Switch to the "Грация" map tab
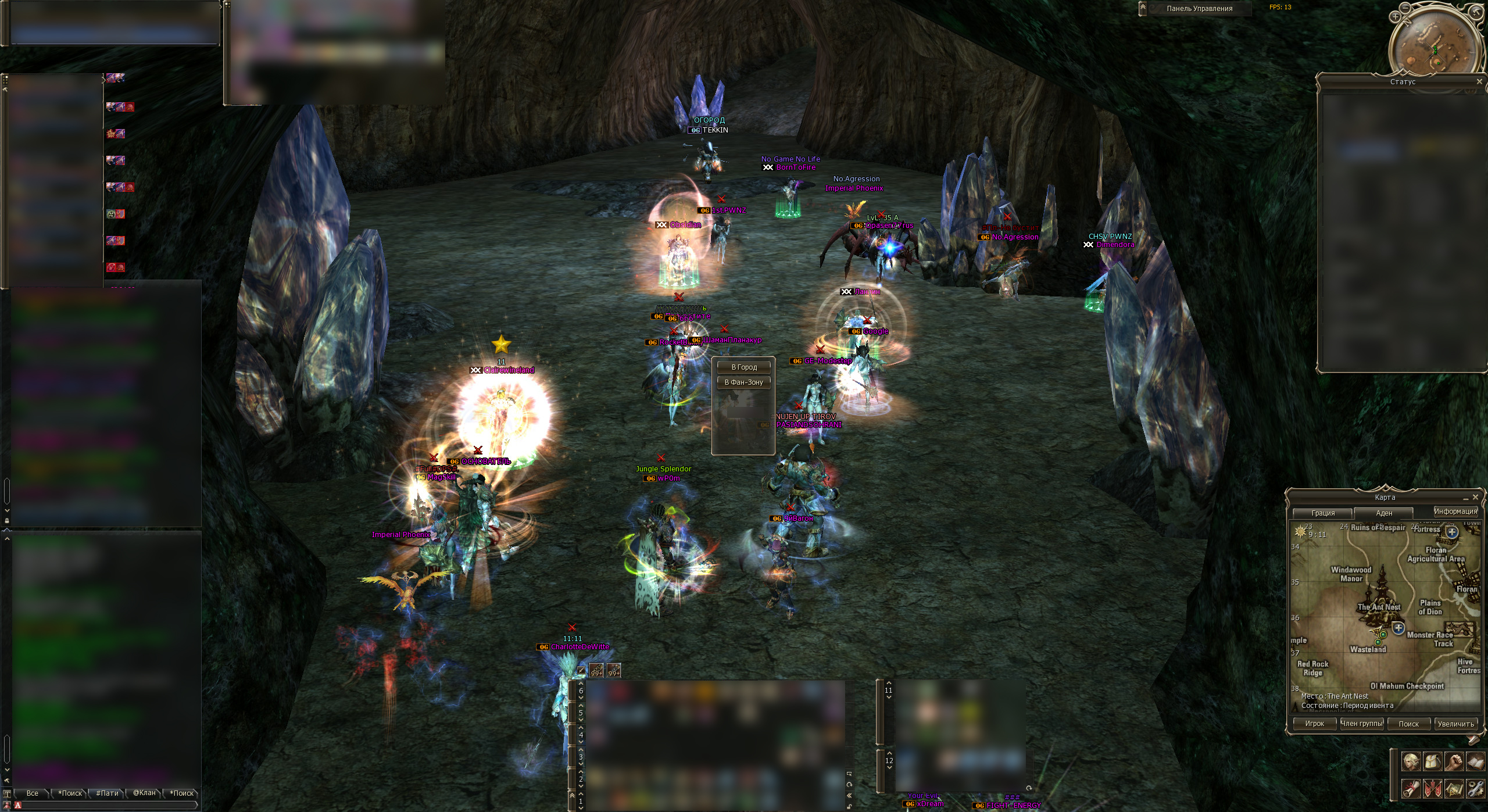The image size is (1488, 812). (x=1323, y=513)
